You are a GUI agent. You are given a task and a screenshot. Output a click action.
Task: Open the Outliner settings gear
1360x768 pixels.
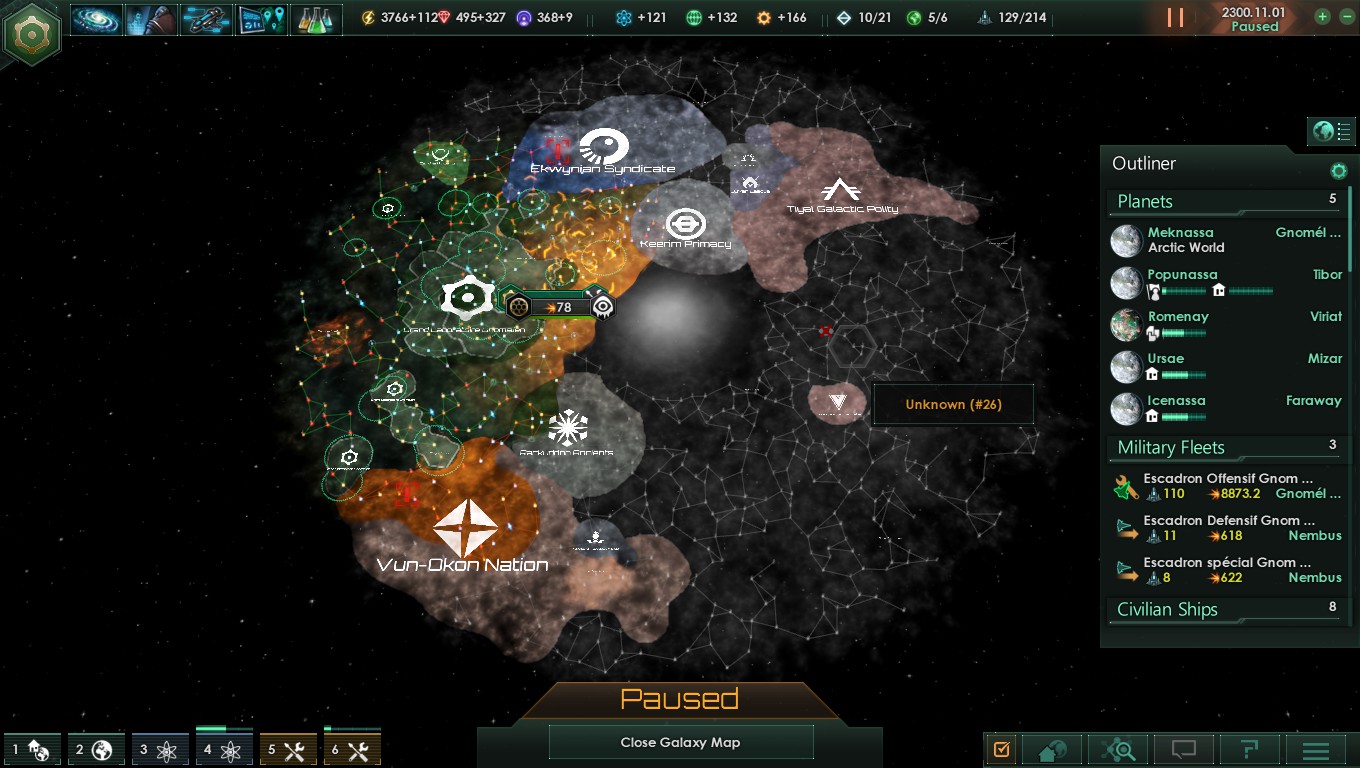point(1338,171)
